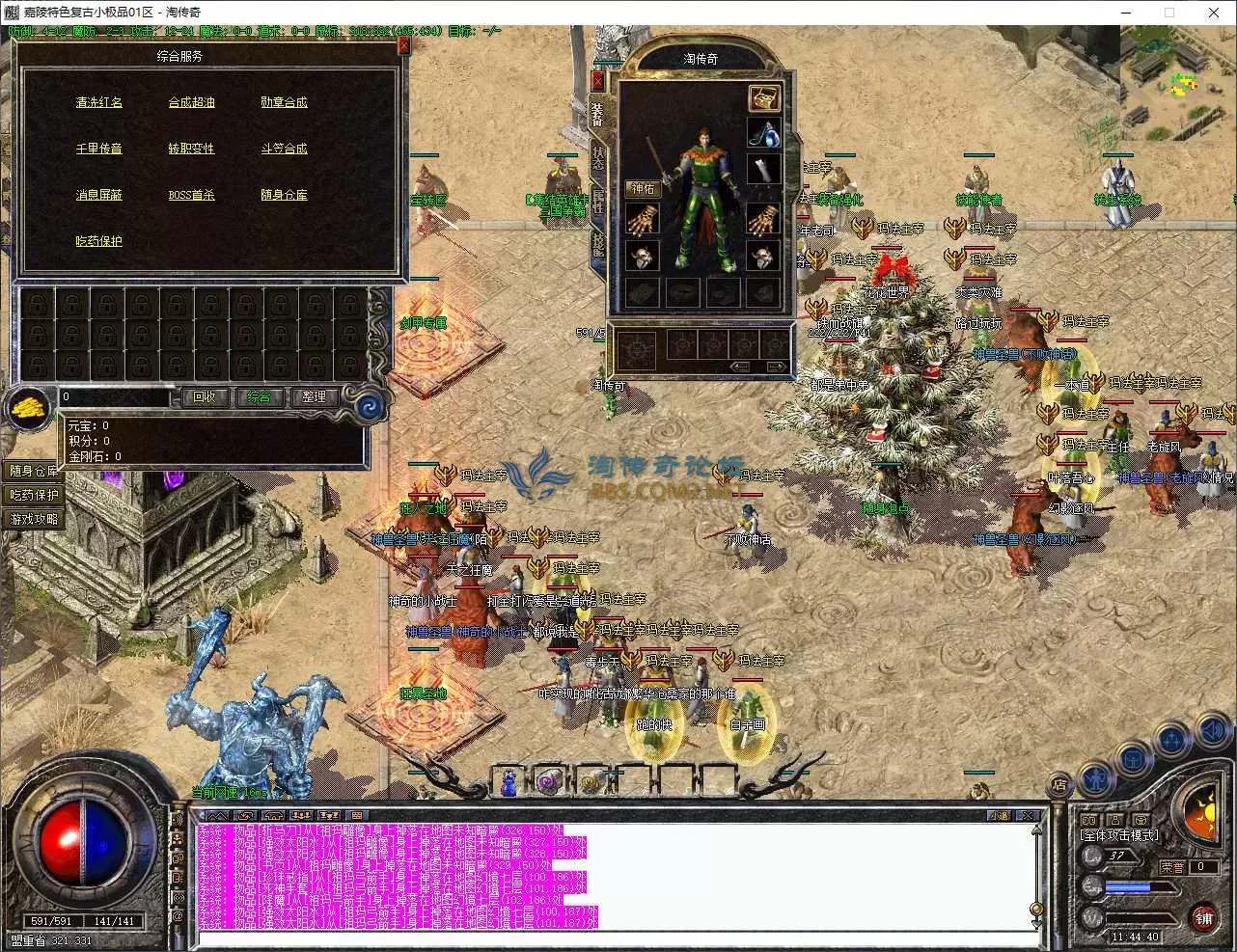Screen dimensions: 1237x952
Task: Open the 转职变性 class change option
Action: (191, 149)
